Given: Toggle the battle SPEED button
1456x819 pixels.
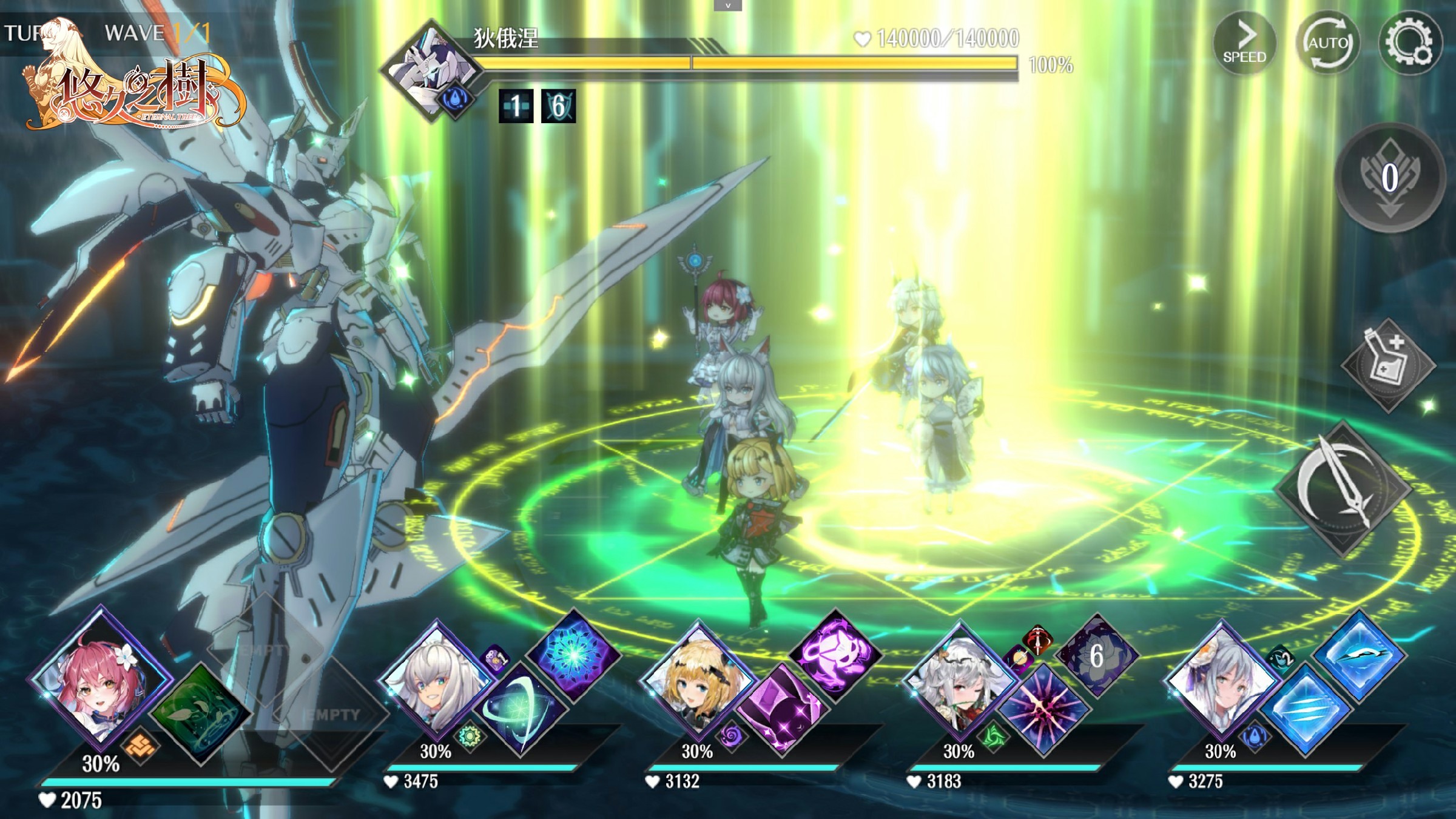Looking at the screenshot, I should (x=1244, y=44).
